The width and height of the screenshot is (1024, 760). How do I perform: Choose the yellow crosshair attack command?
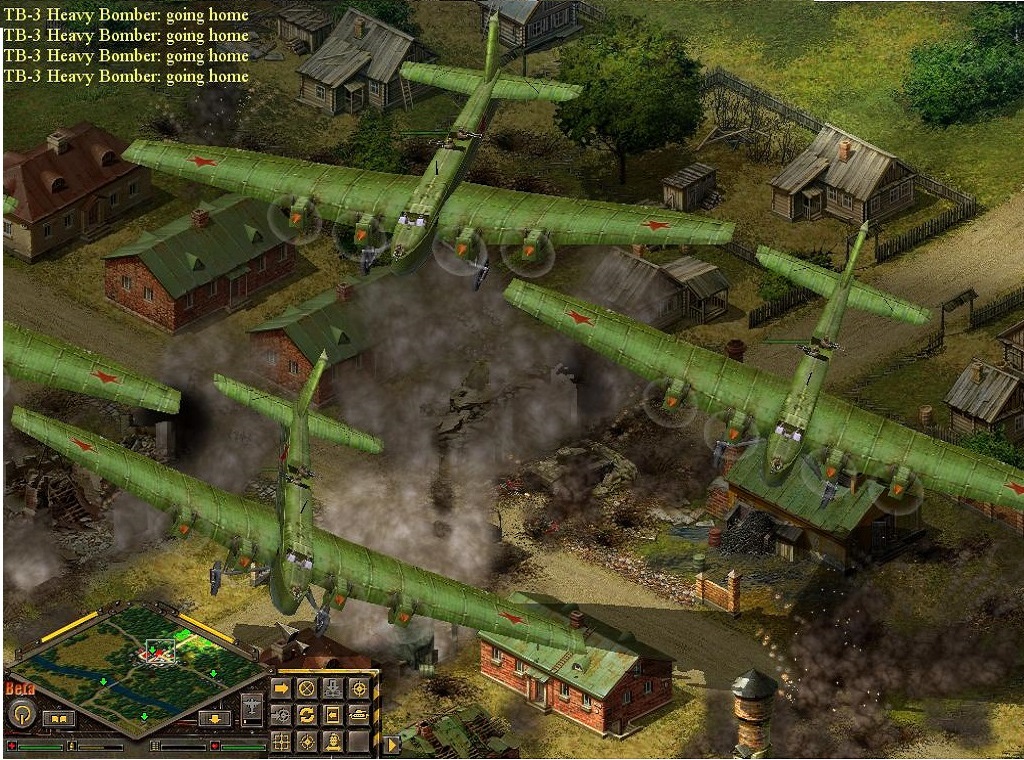358,688
